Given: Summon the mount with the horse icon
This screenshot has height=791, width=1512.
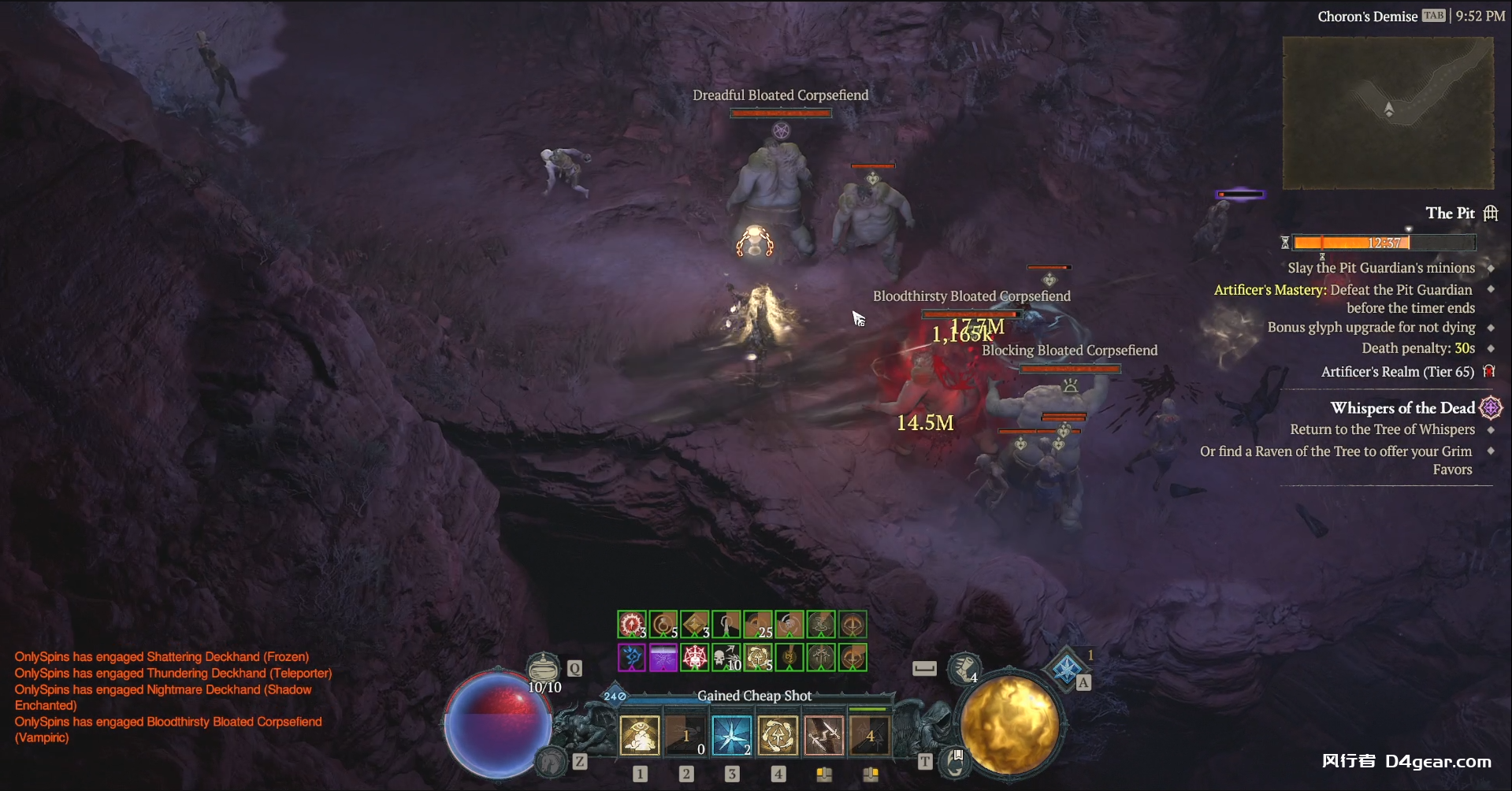Looking at the screenshot, I should point(552,761).
